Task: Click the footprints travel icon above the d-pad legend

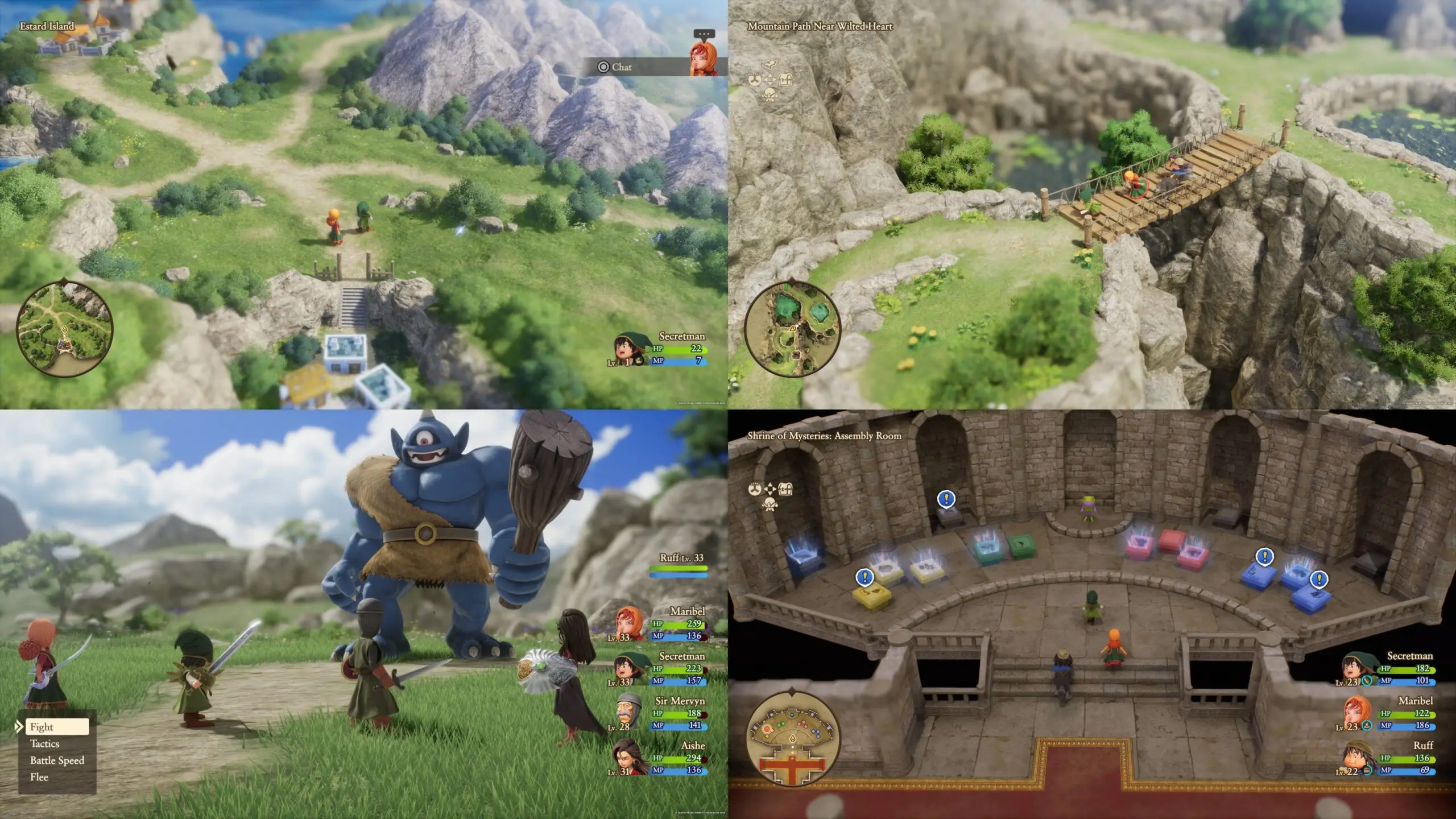Action: tap(770, 64)
